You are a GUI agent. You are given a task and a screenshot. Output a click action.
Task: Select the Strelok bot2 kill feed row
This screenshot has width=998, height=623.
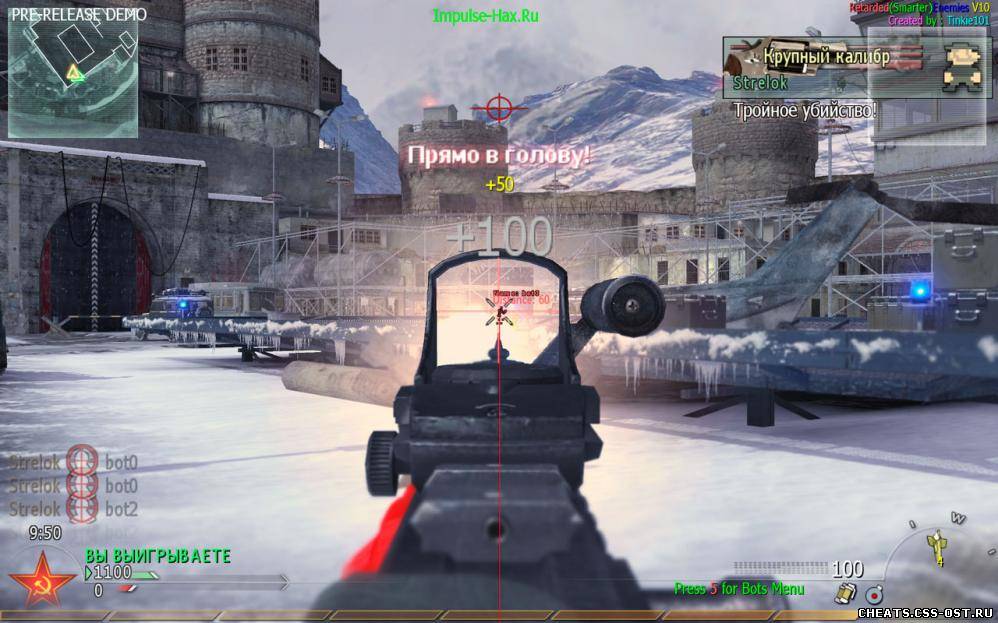tap(74, 508)
